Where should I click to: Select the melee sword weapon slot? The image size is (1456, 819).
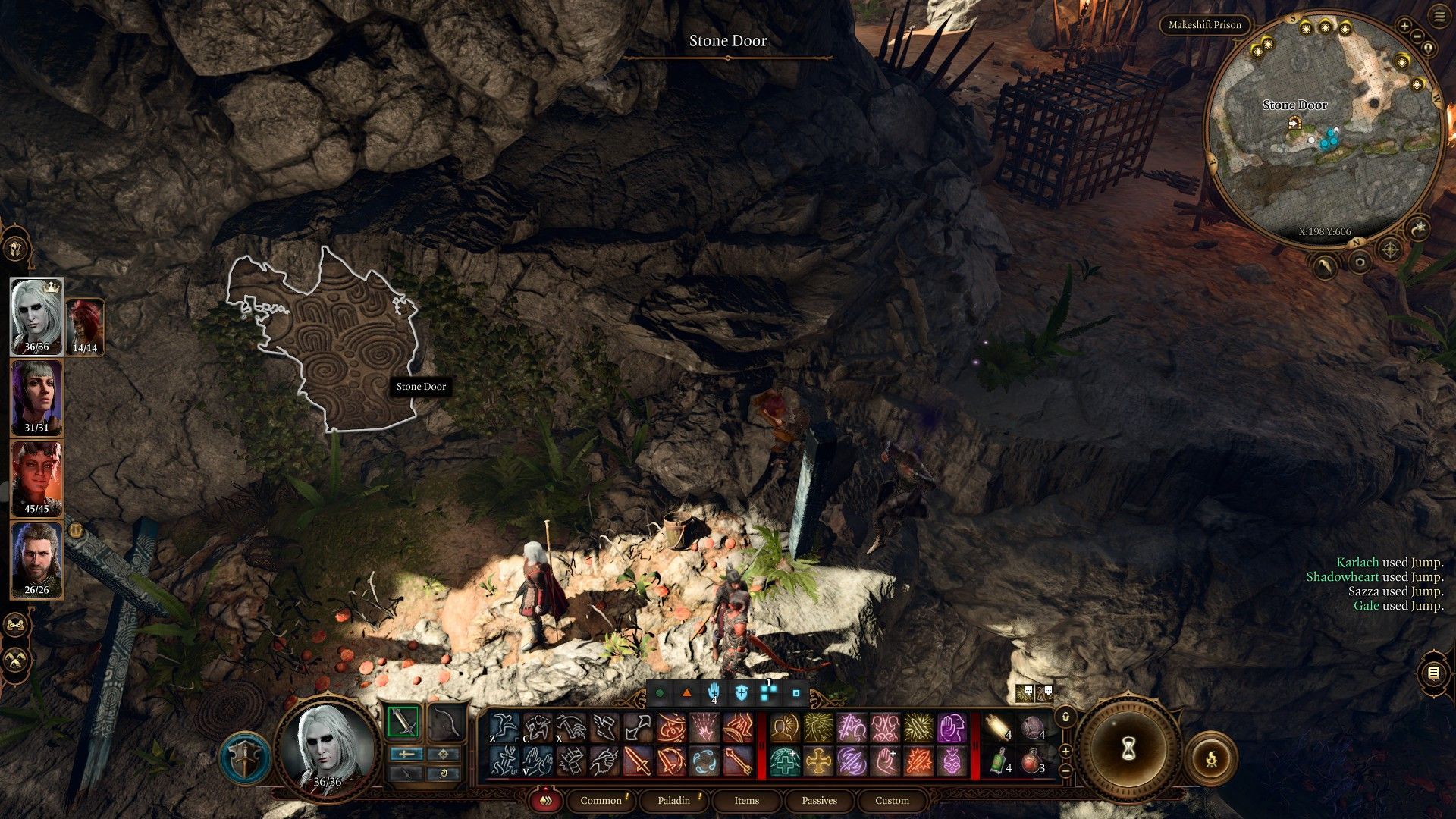click(403, 722)
